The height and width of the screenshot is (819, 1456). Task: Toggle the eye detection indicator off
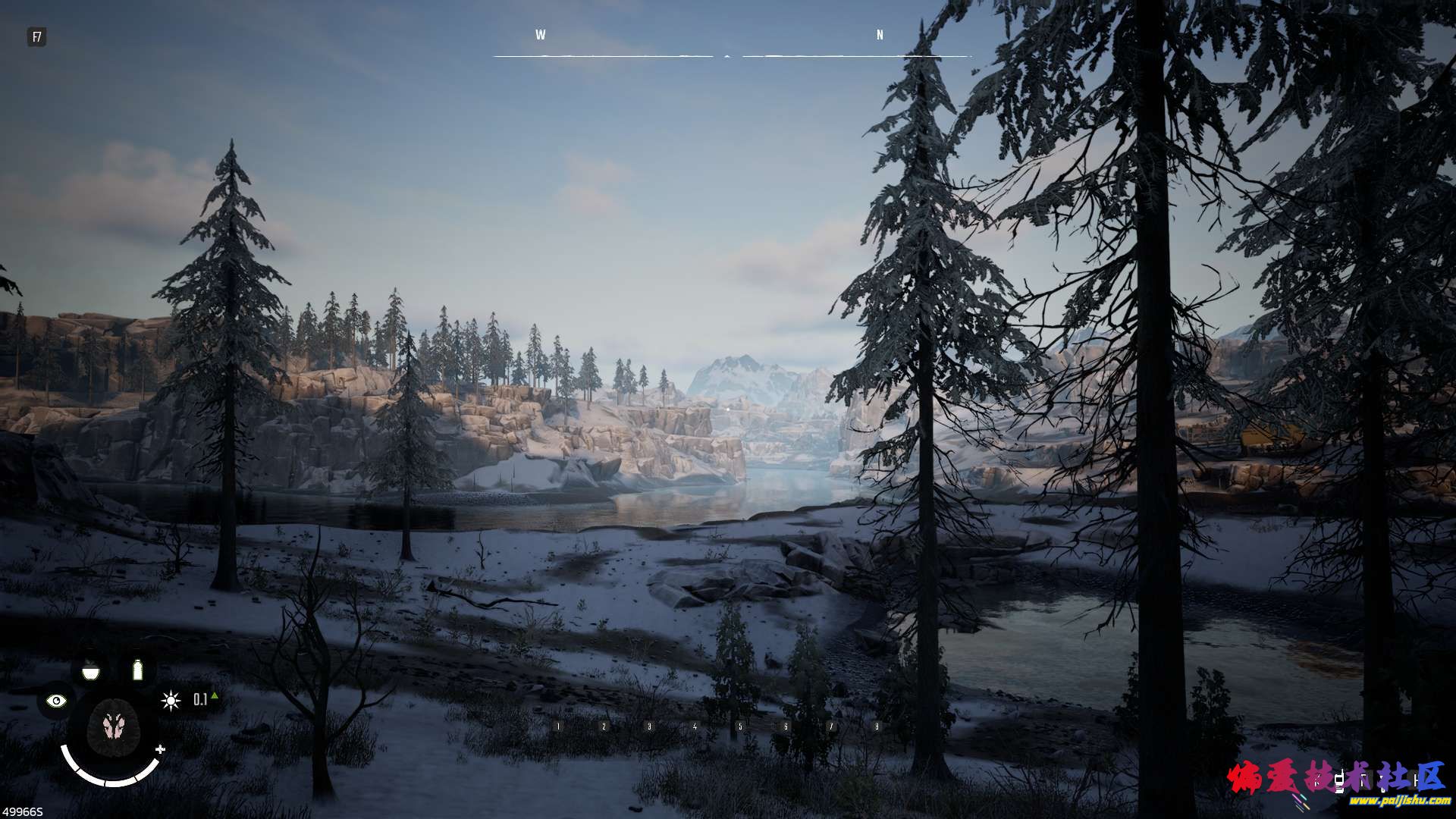[x=55, y=699]
